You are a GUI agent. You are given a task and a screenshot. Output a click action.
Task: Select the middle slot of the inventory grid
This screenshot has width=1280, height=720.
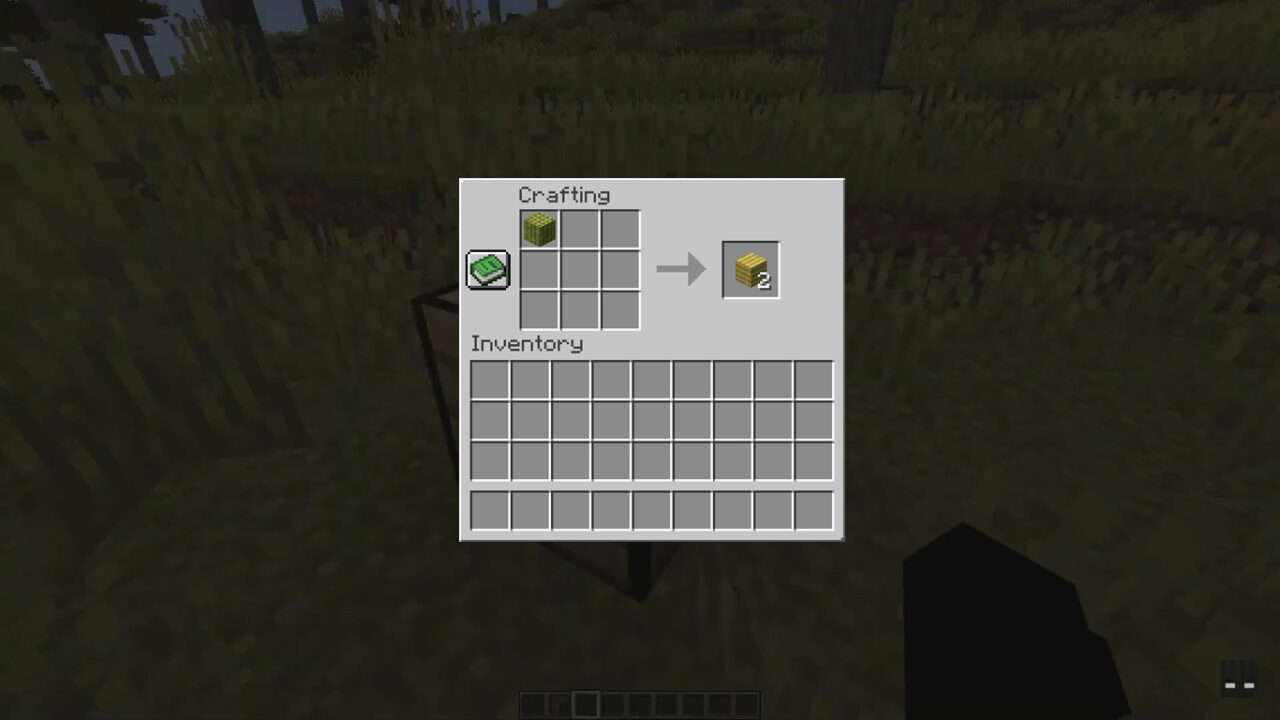click(x=650, y=419)
